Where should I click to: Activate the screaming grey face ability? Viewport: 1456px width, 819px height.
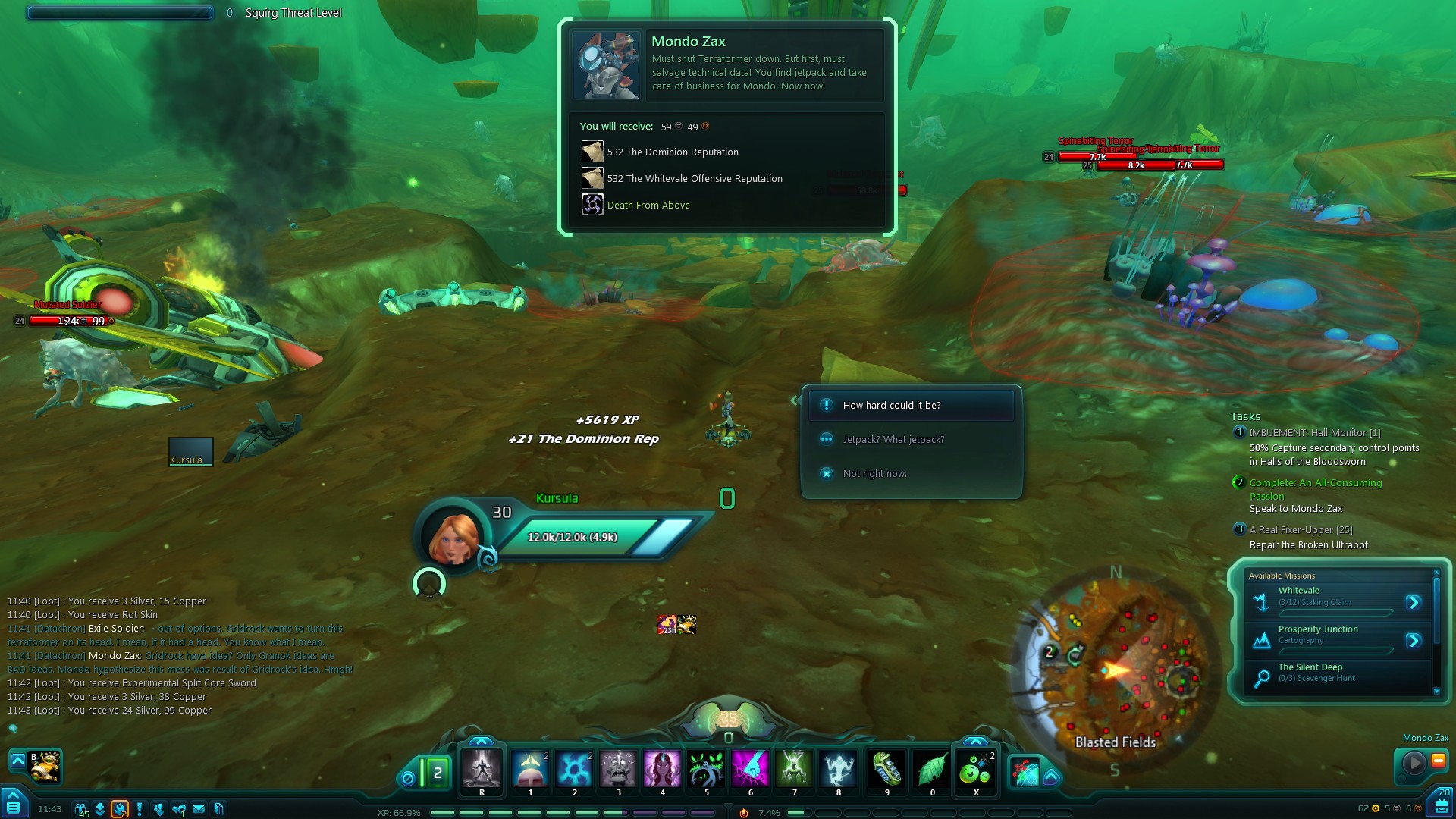click(618, 770)
